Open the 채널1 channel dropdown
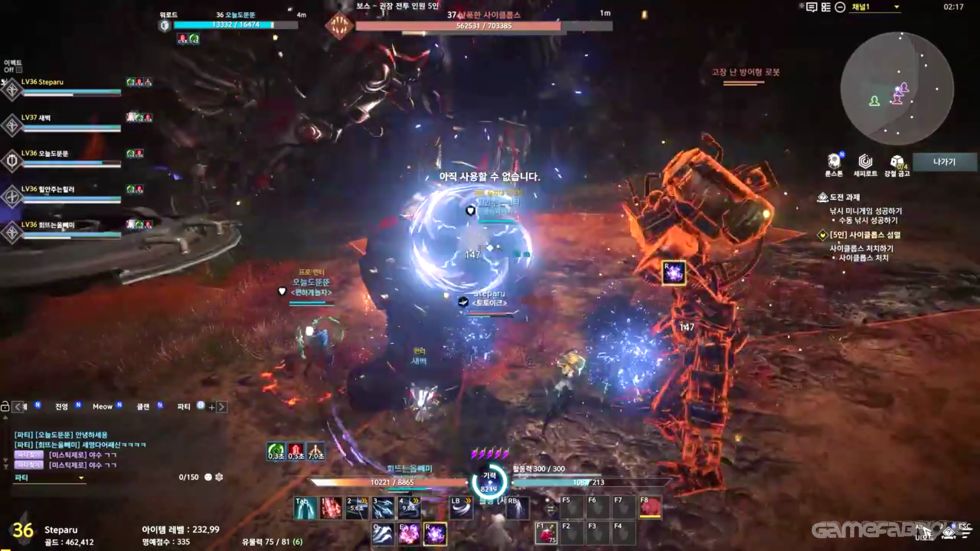 tap(875, 7)
